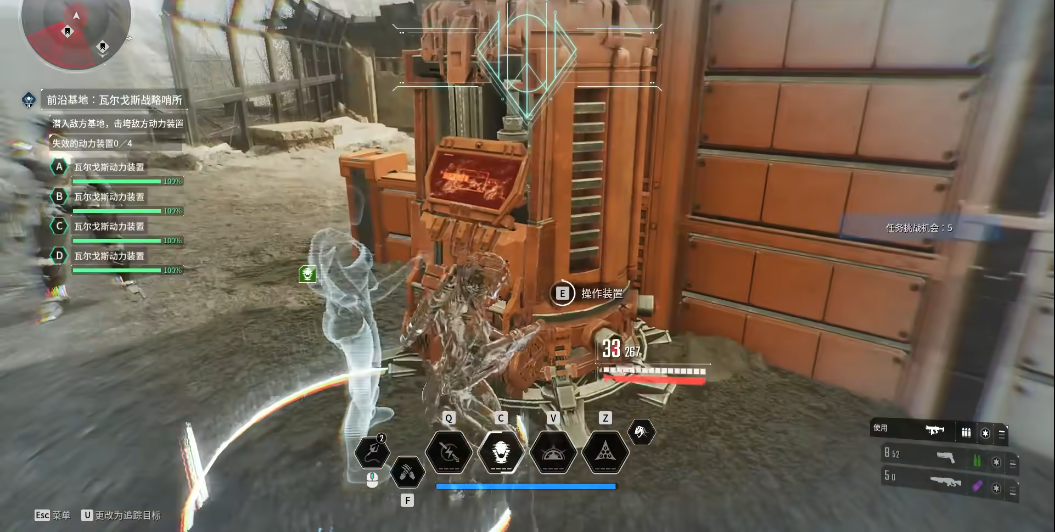Select objective D 瓦尔戈斯动力装置
Viewport: 1055px width, 532px height.
click(x=108, y=256)
